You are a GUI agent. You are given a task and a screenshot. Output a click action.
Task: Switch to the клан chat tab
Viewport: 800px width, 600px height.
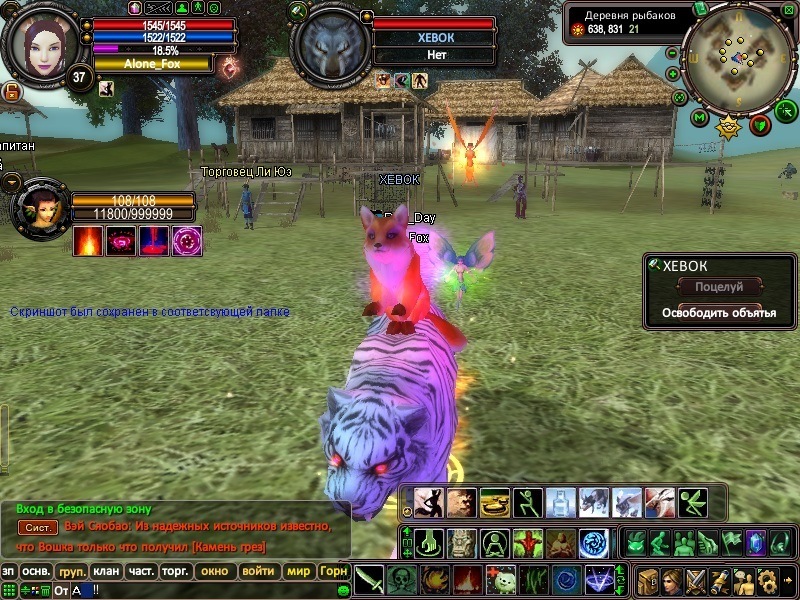(x=106, y=572)
